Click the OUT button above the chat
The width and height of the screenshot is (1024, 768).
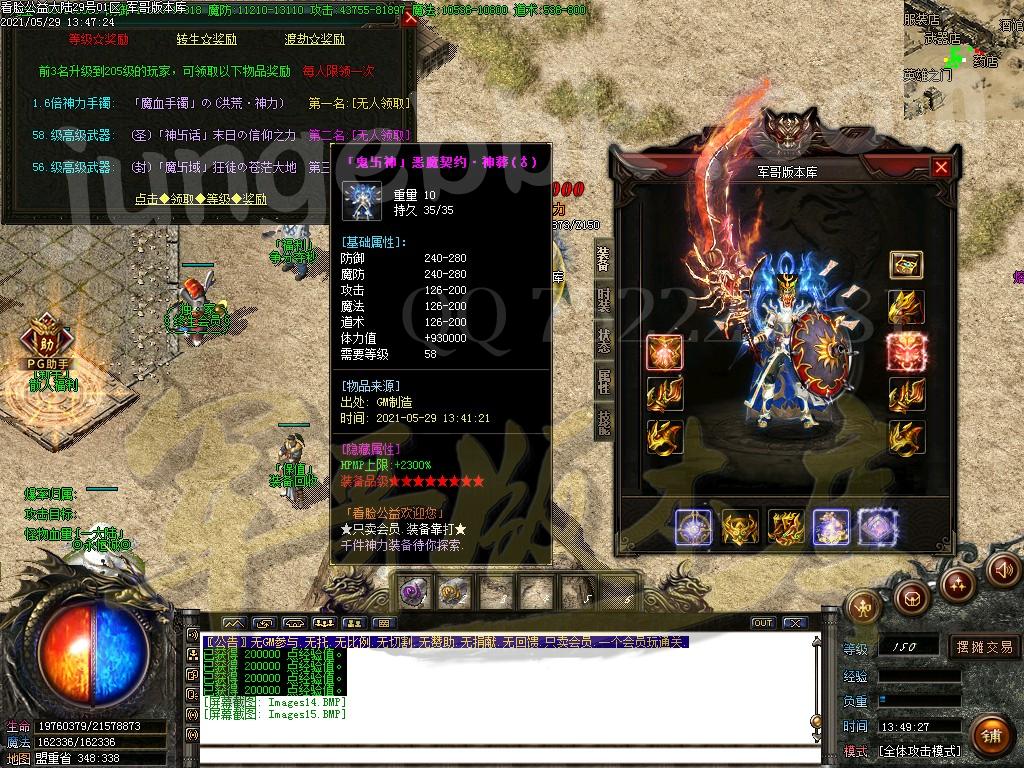[x=763, y=623]
